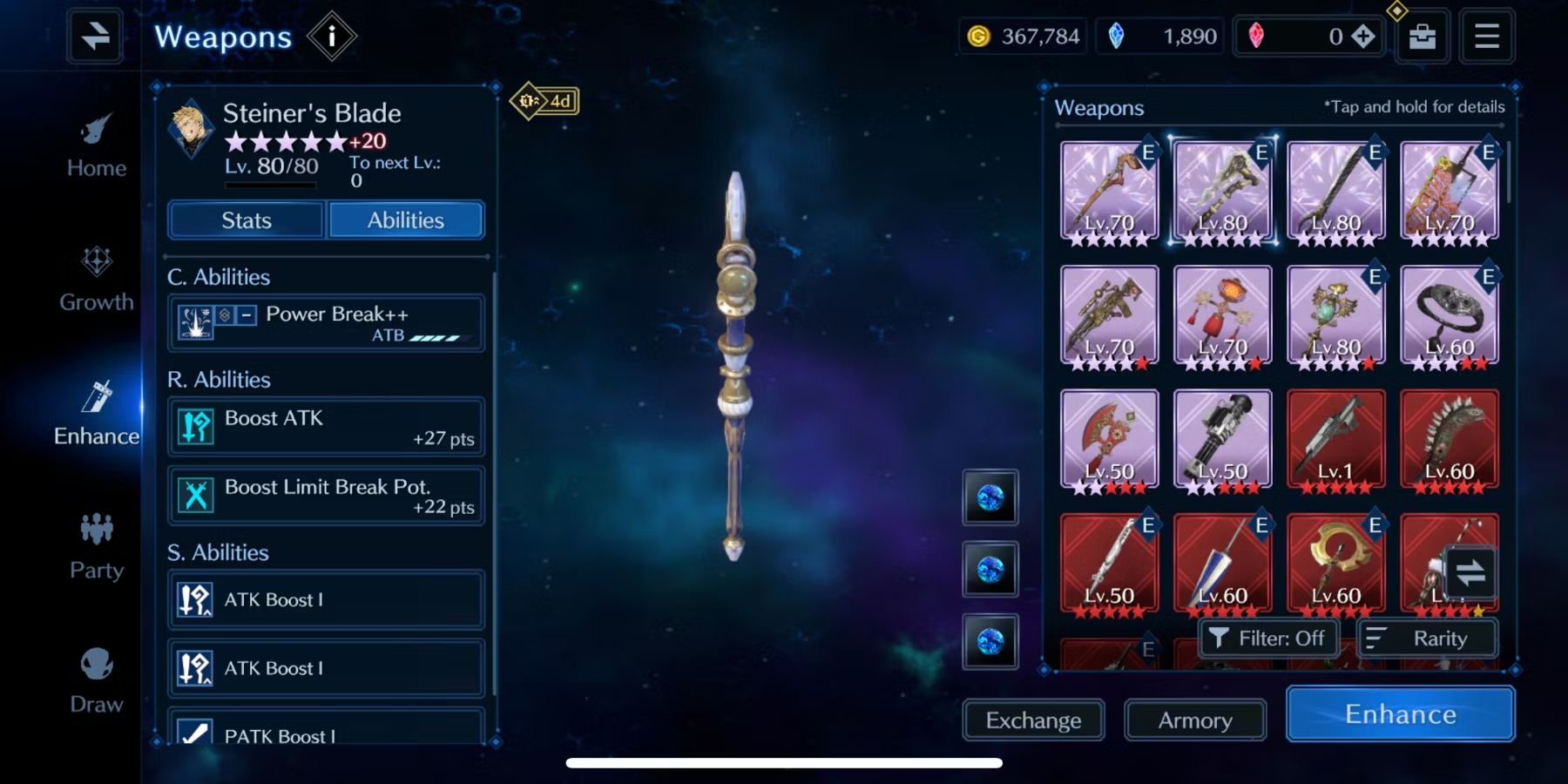This screenshot has height=784, width=1568.
Task: Tap the info icon beside the Weapons title
Action: 334,36
